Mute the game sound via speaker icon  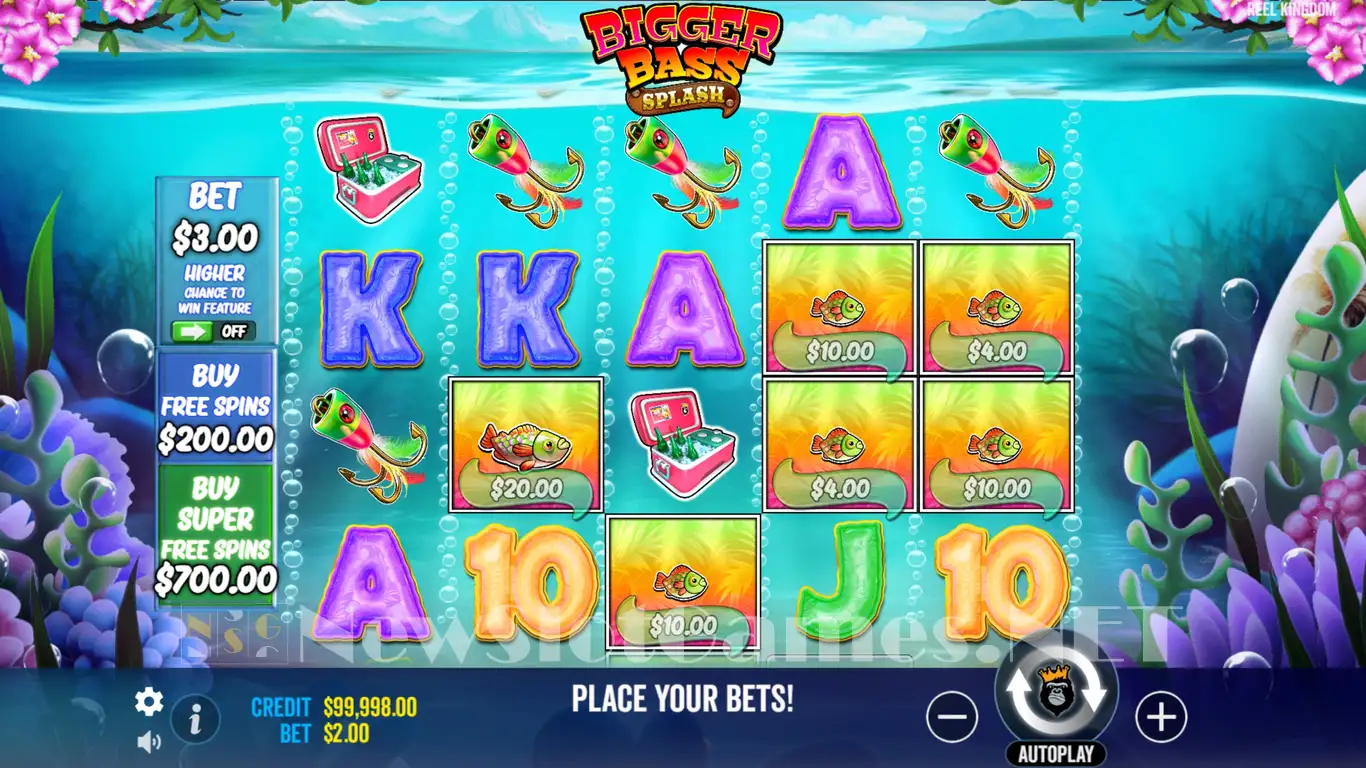point(149,741)
